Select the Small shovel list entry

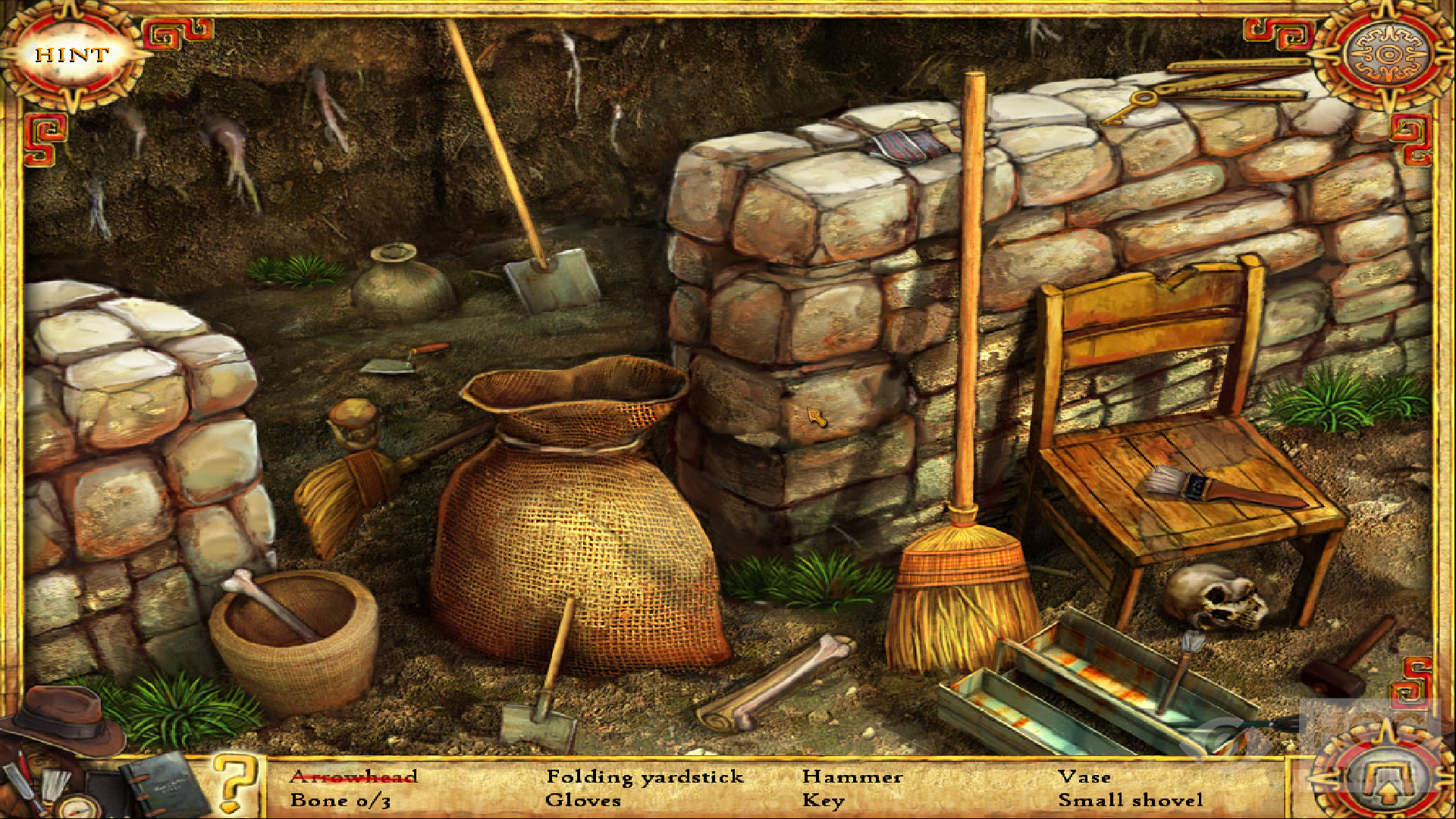[1130, 800]
